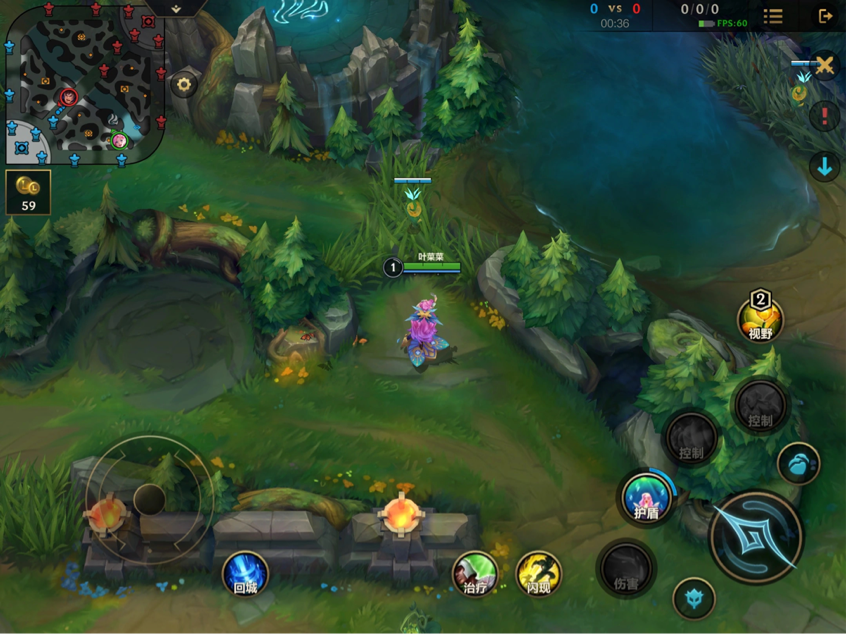Screen dimensions: 846x634
Task: Select the blue down-arrow ping
Action: tap(824, 167)
